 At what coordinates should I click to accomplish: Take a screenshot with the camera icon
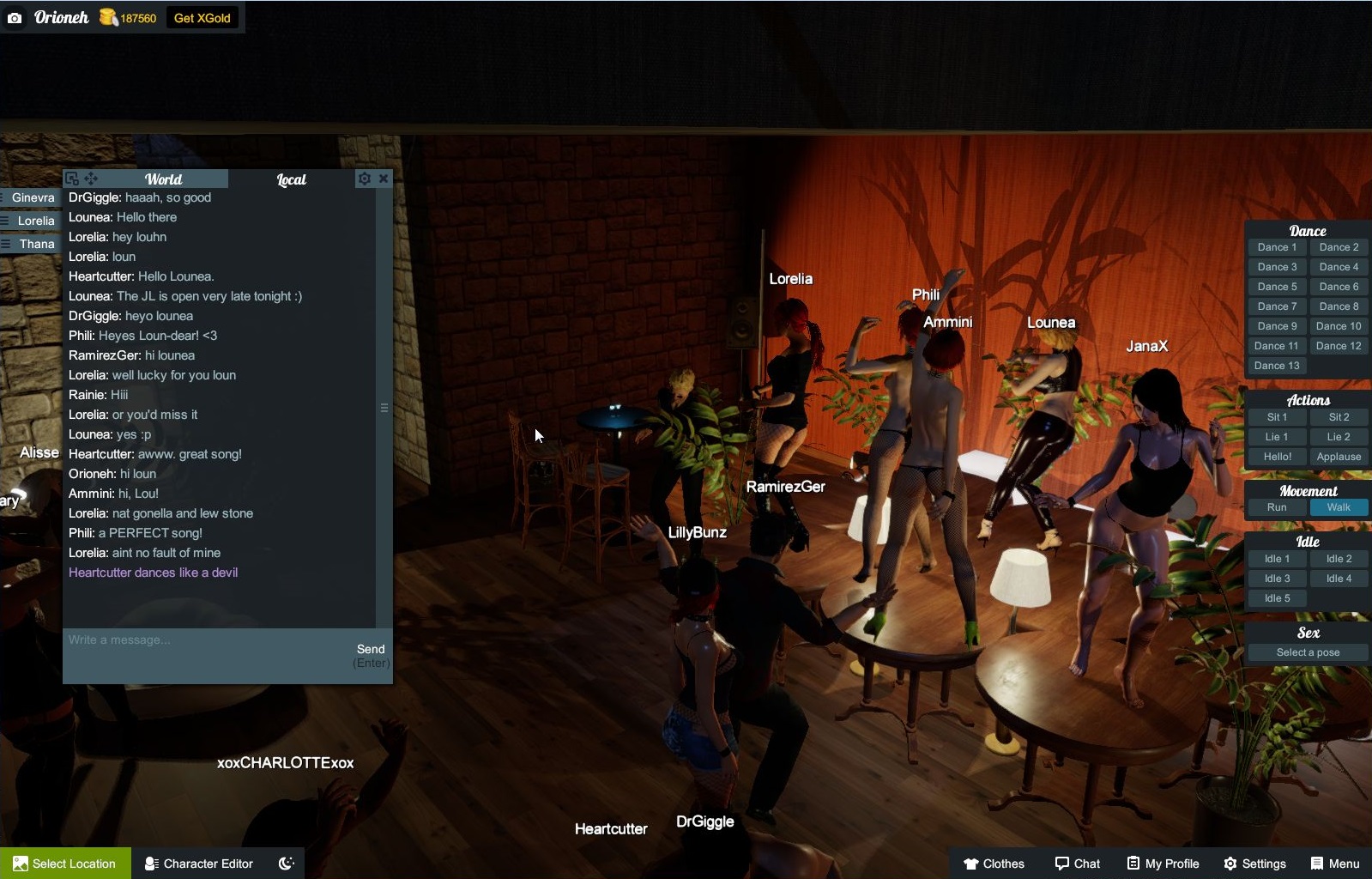click(x=15, y=18)
